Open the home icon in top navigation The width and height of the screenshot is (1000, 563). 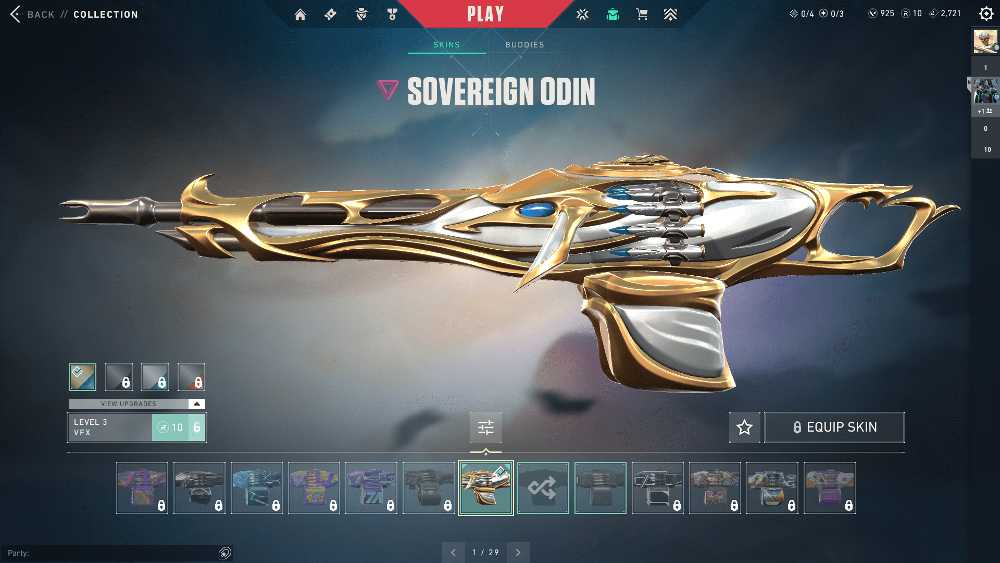pos(301,15)
